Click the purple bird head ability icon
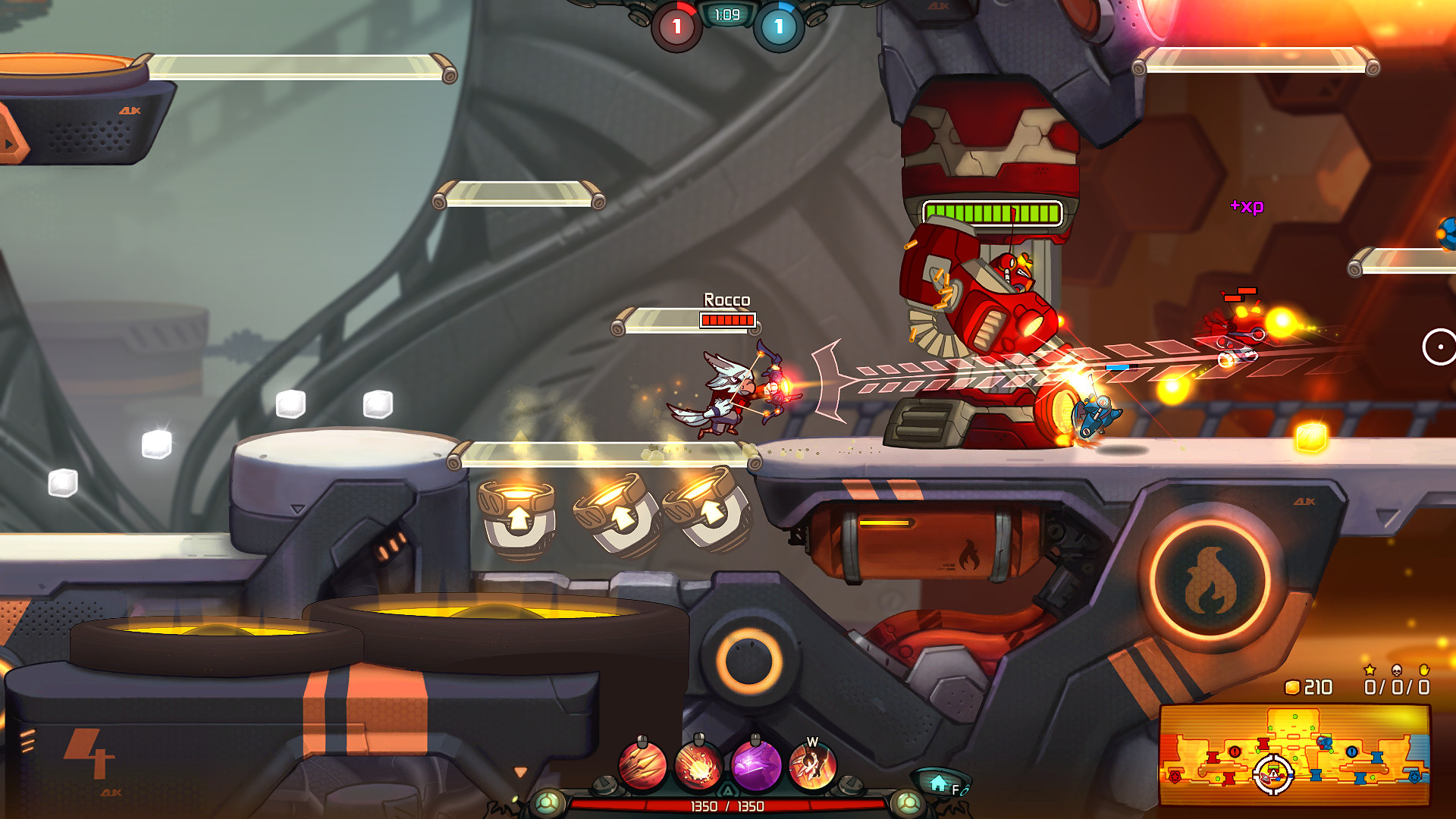 757,767
